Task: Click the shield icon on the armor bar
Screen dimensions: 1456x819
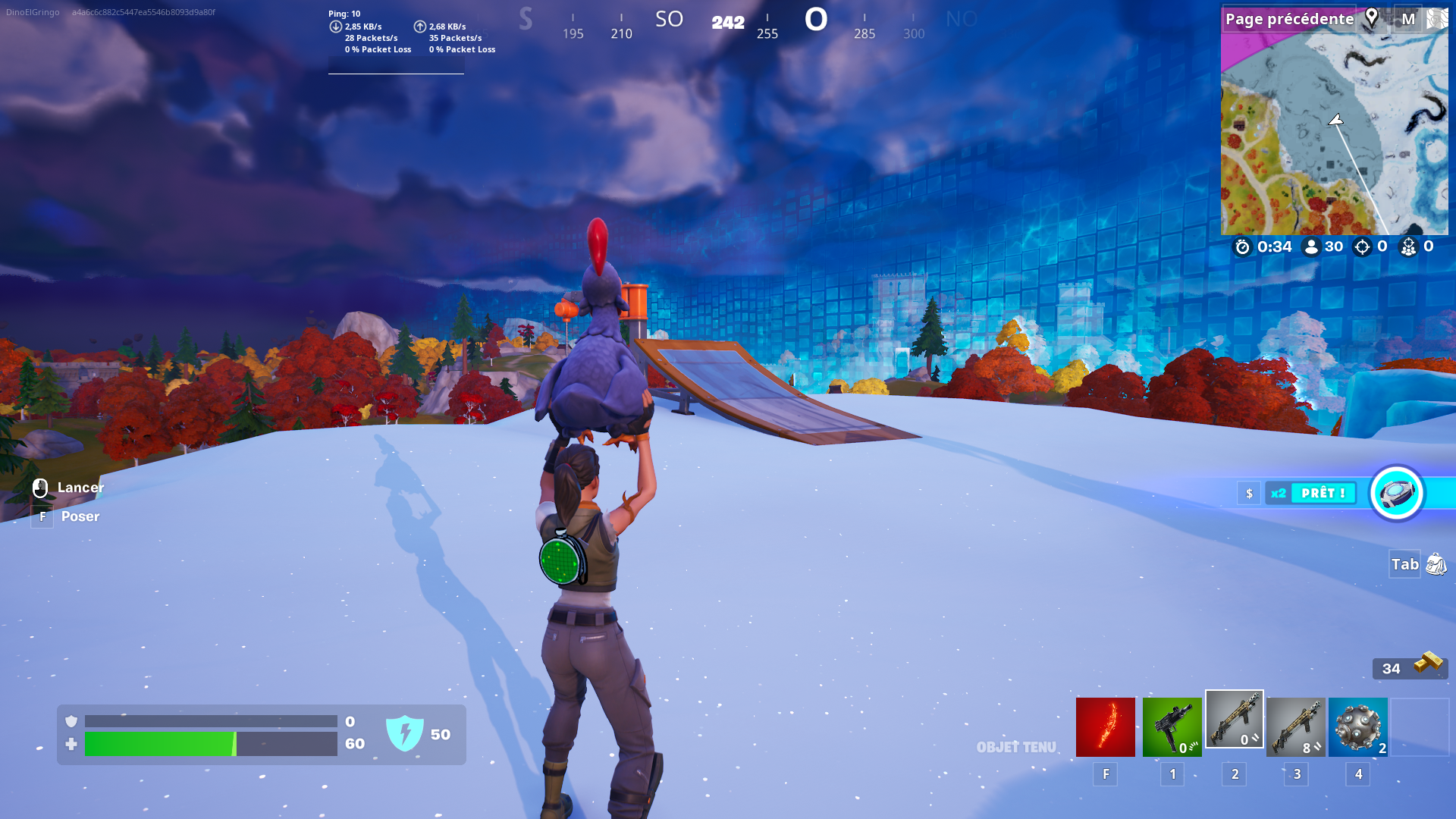Action: pyautogui.click(x=71, y=721)
